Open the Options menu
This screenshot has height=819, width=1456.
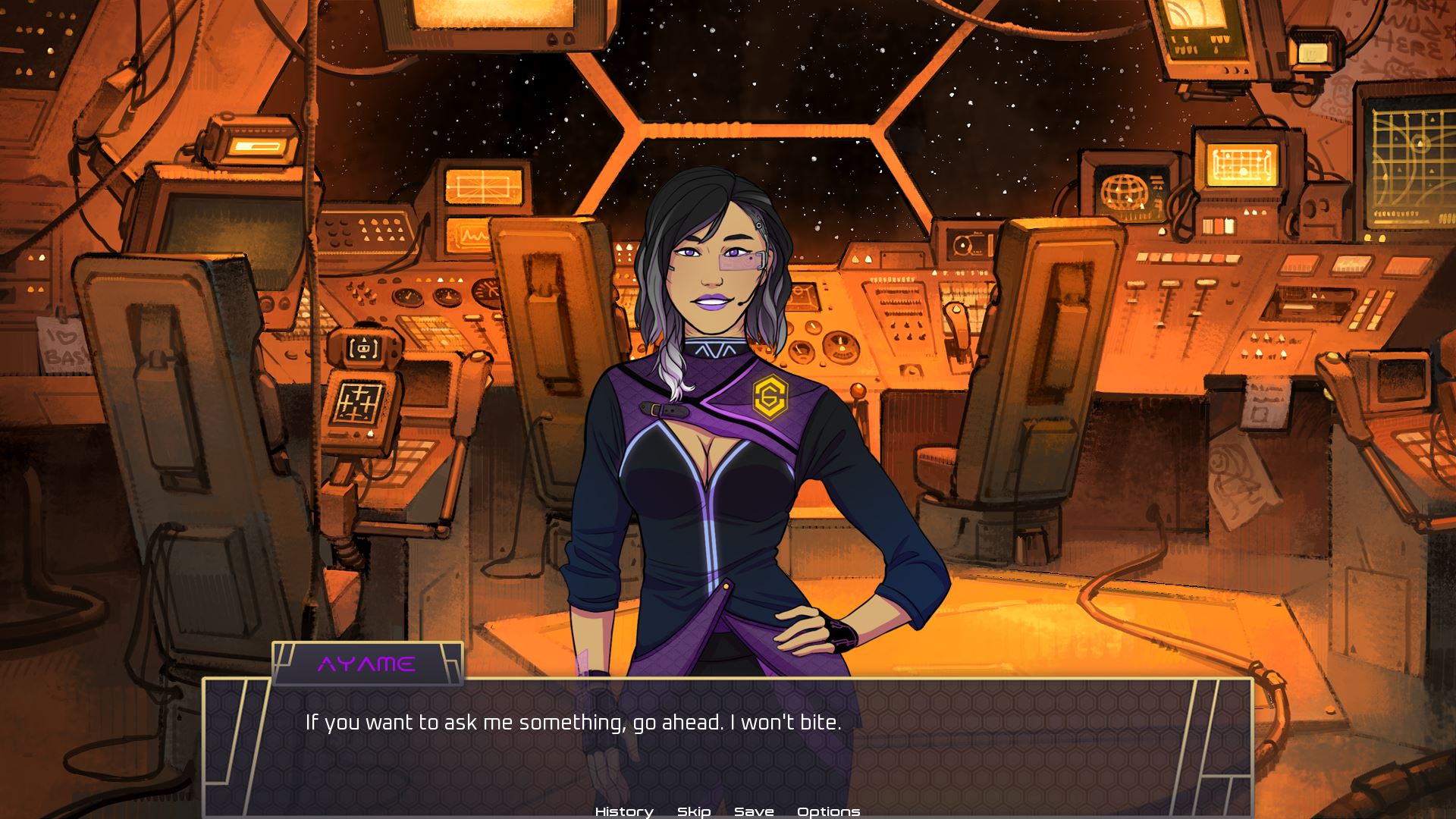pos(828,811)
